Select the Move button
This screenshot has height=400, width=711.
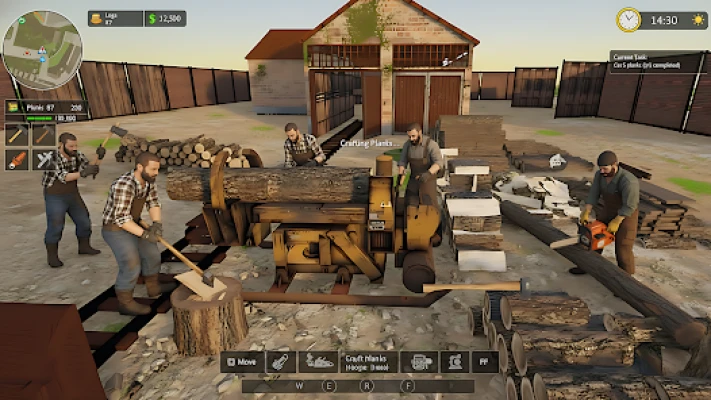(x=243, y=361)
